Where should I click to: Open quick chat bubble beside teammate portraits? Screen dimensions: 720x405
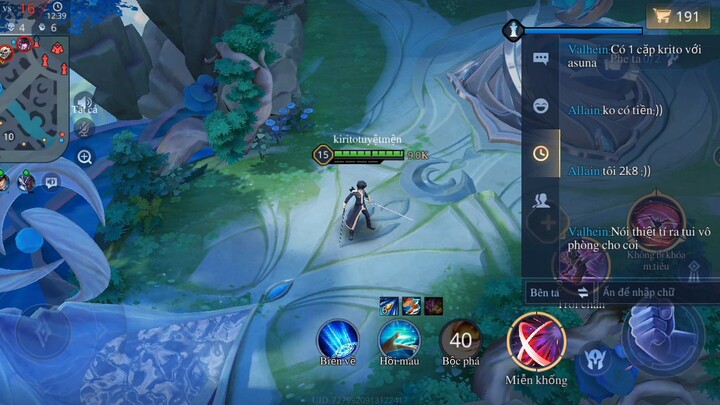[x=51, y=181]
